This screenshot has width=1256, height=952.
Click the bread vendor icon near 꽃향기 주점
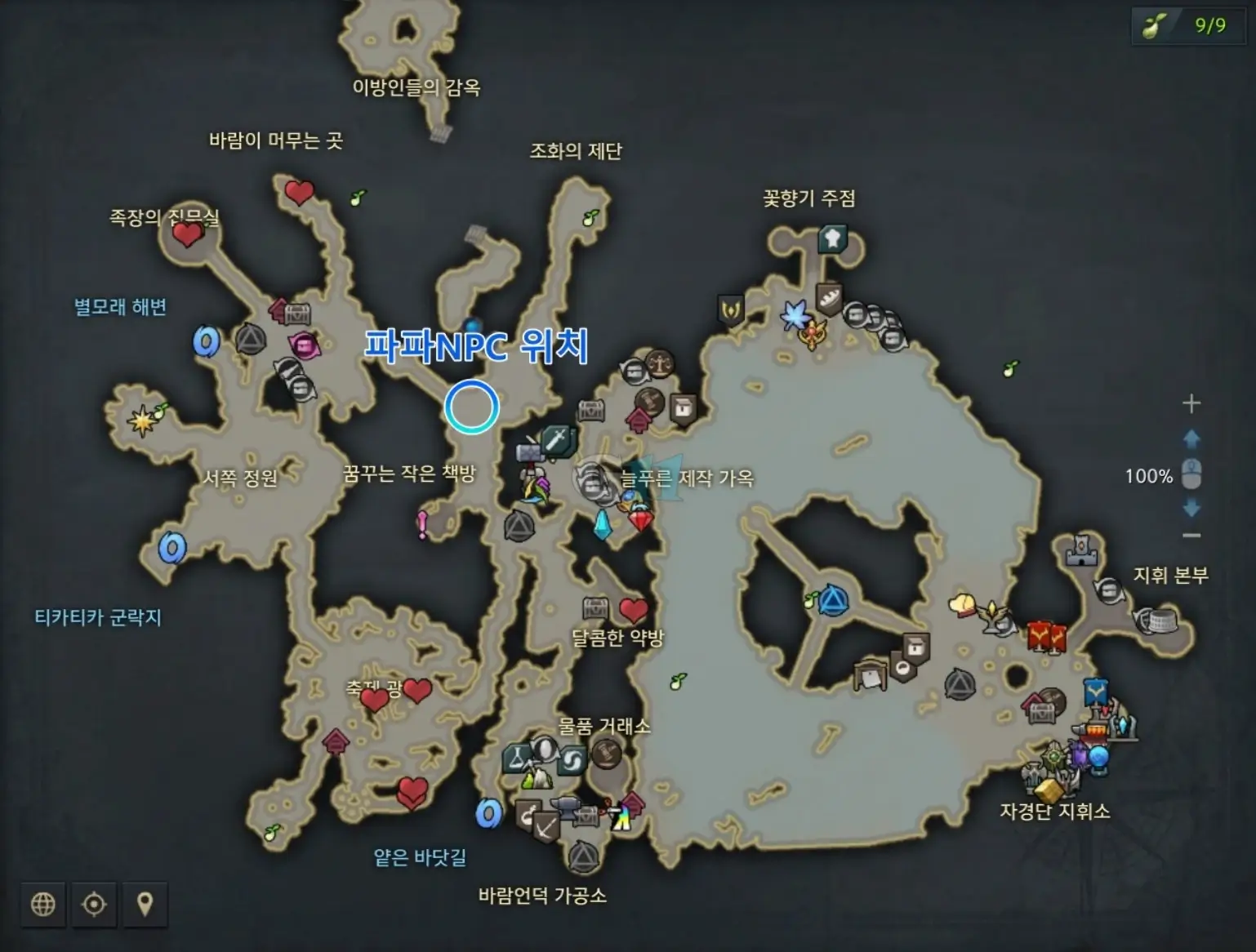point(830,299)
